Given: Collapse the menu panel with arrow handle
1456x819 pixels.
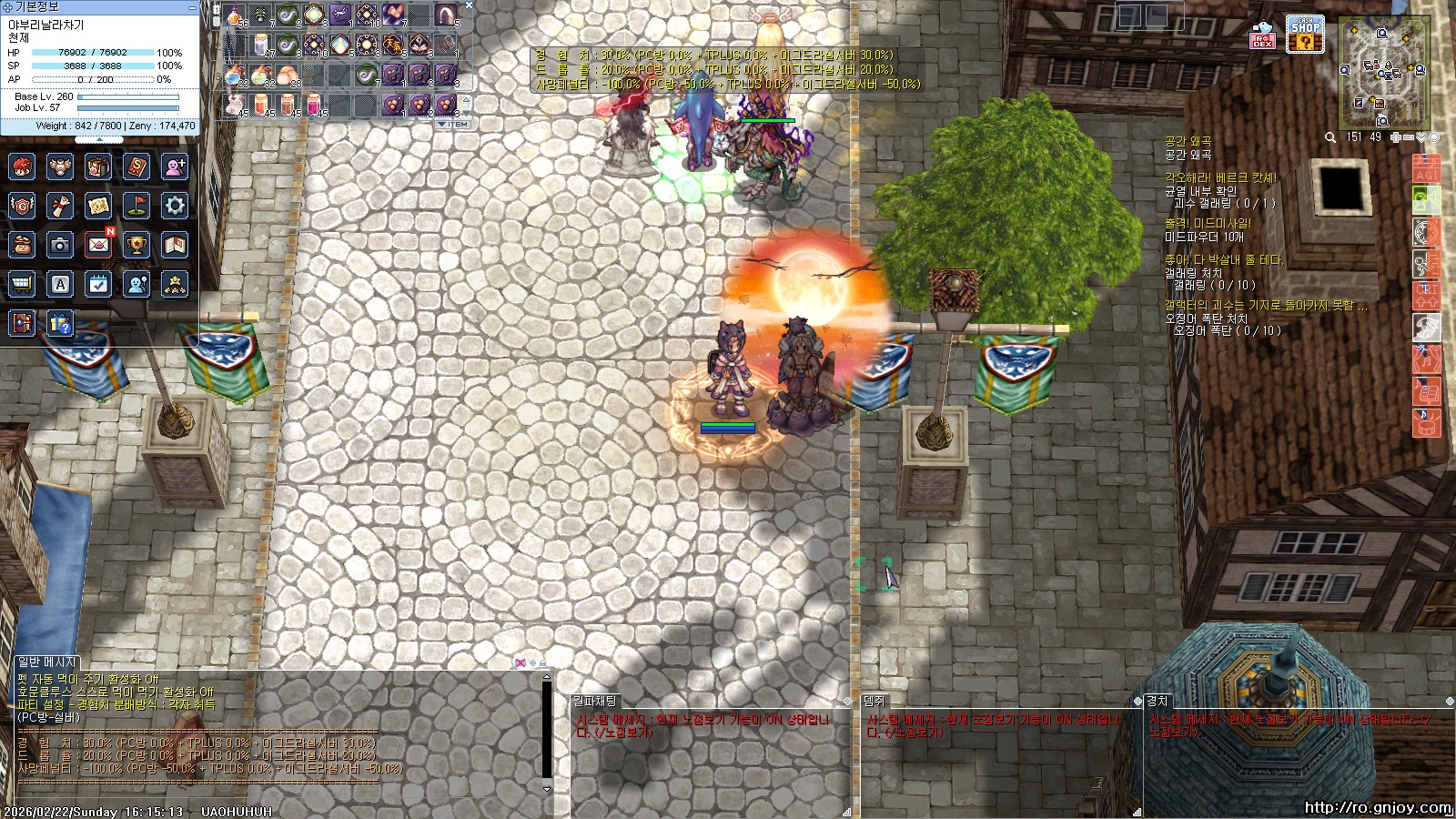Looking at the screenshot, I should pyautogui.click(x=99, y=140).
